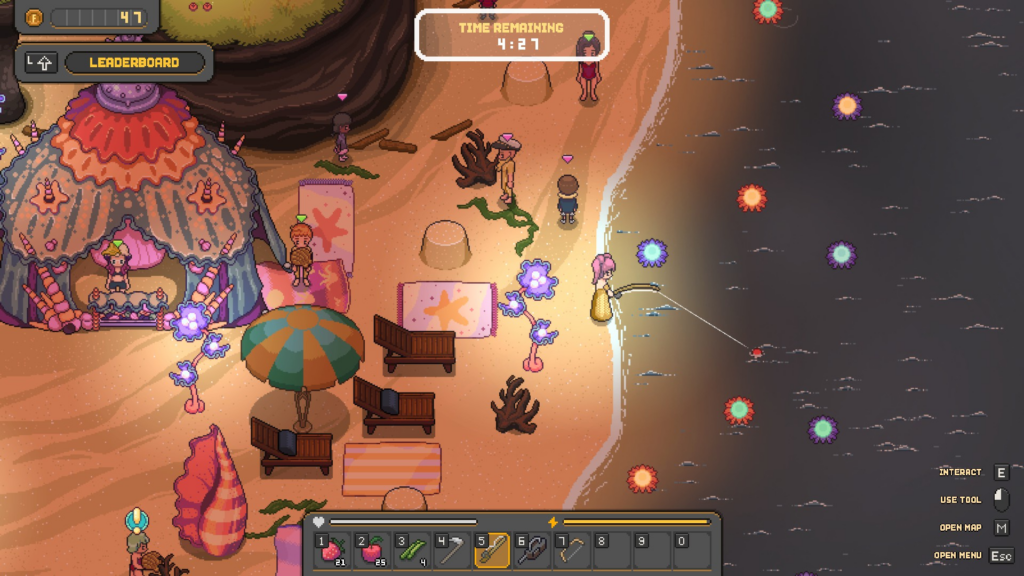Equip the crossbow tool in hotbar slot 6
Viewport: 1024px width, 576px height.
(x=532, y=550)
